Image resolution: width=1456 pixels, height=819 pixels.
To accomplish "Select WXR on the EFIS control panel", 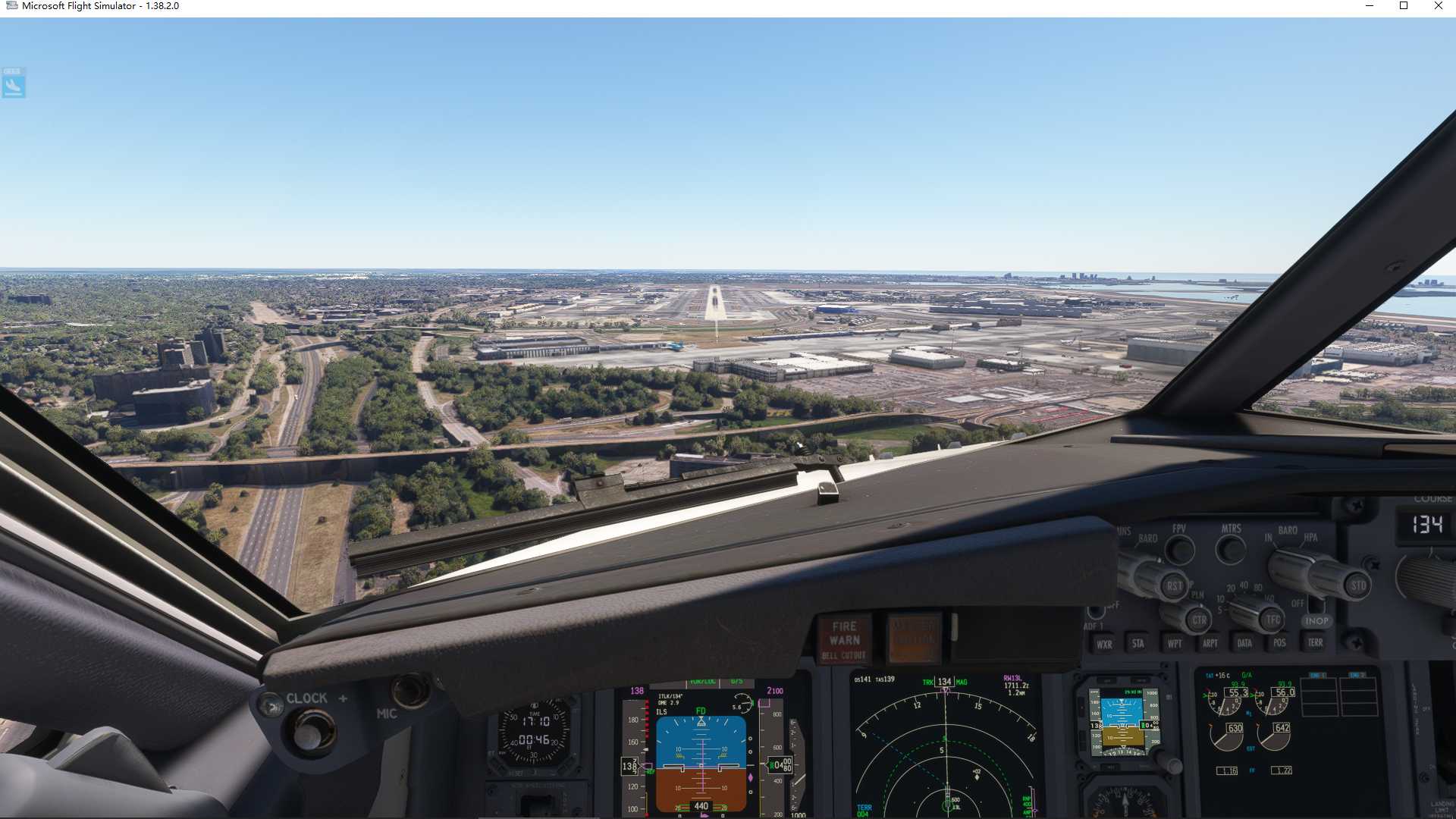I will [1104, 644].
